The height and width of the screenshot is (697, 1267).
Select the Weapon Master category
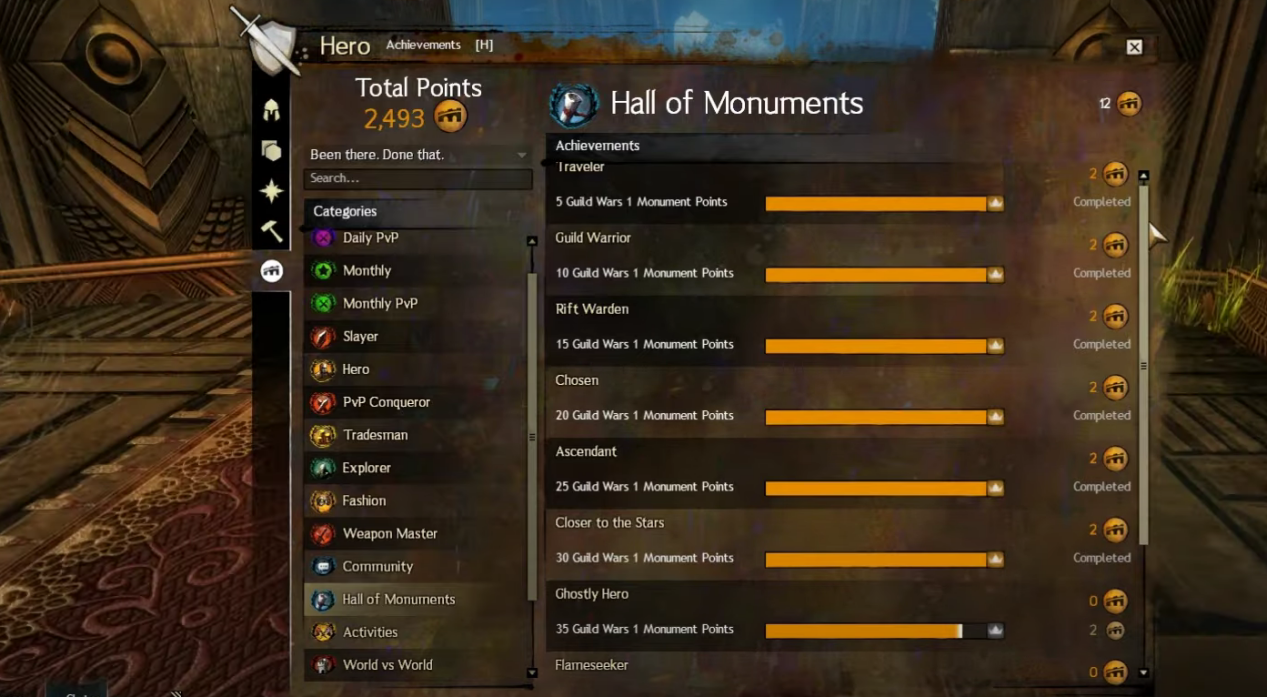point(390,534)
